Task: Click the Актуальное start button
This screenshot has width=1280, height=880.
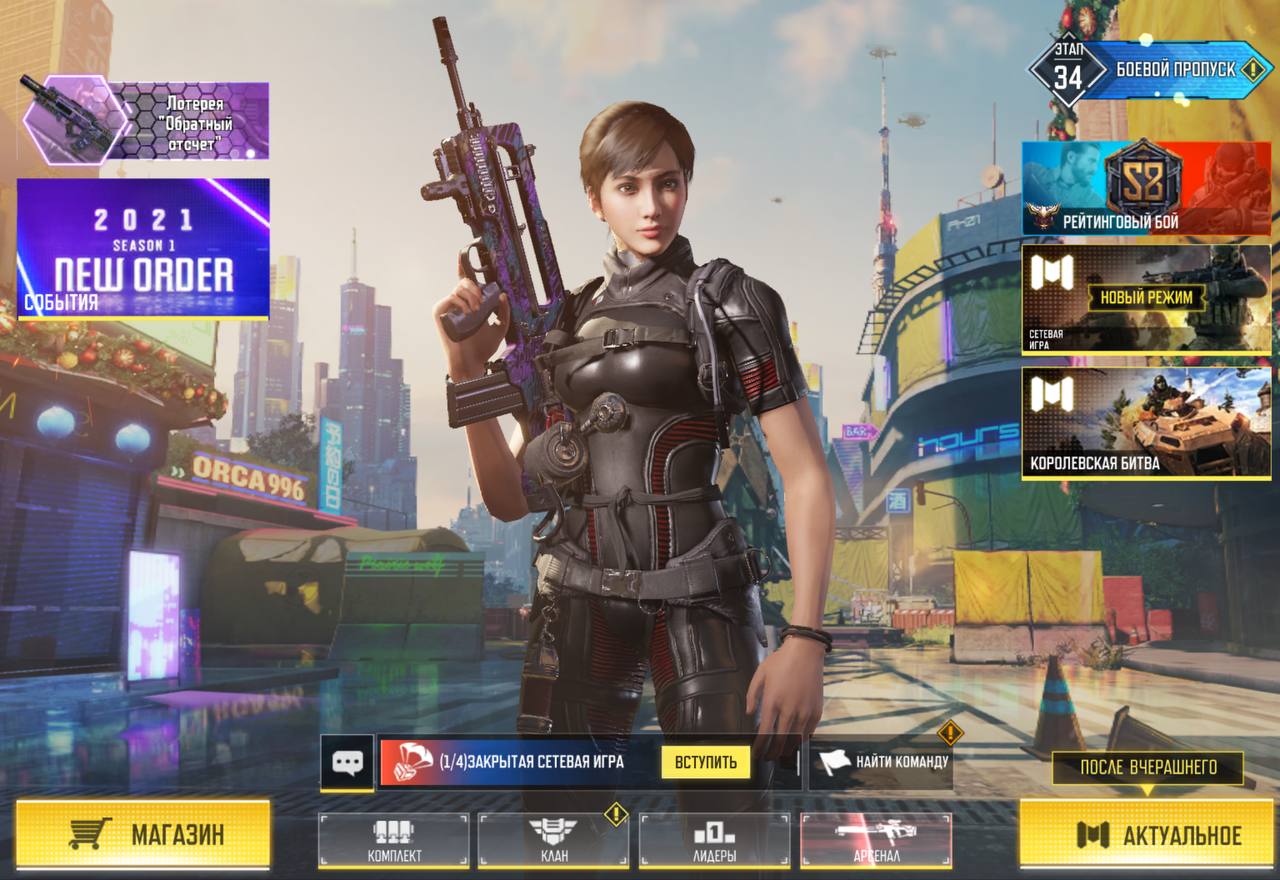Action: coord(1146,834)
